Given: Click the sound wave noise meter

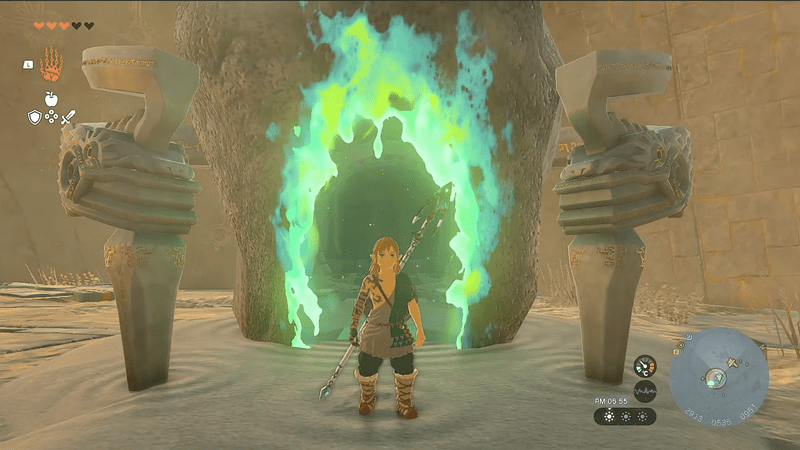Looking at the screenshot, I should coord(646,390).
